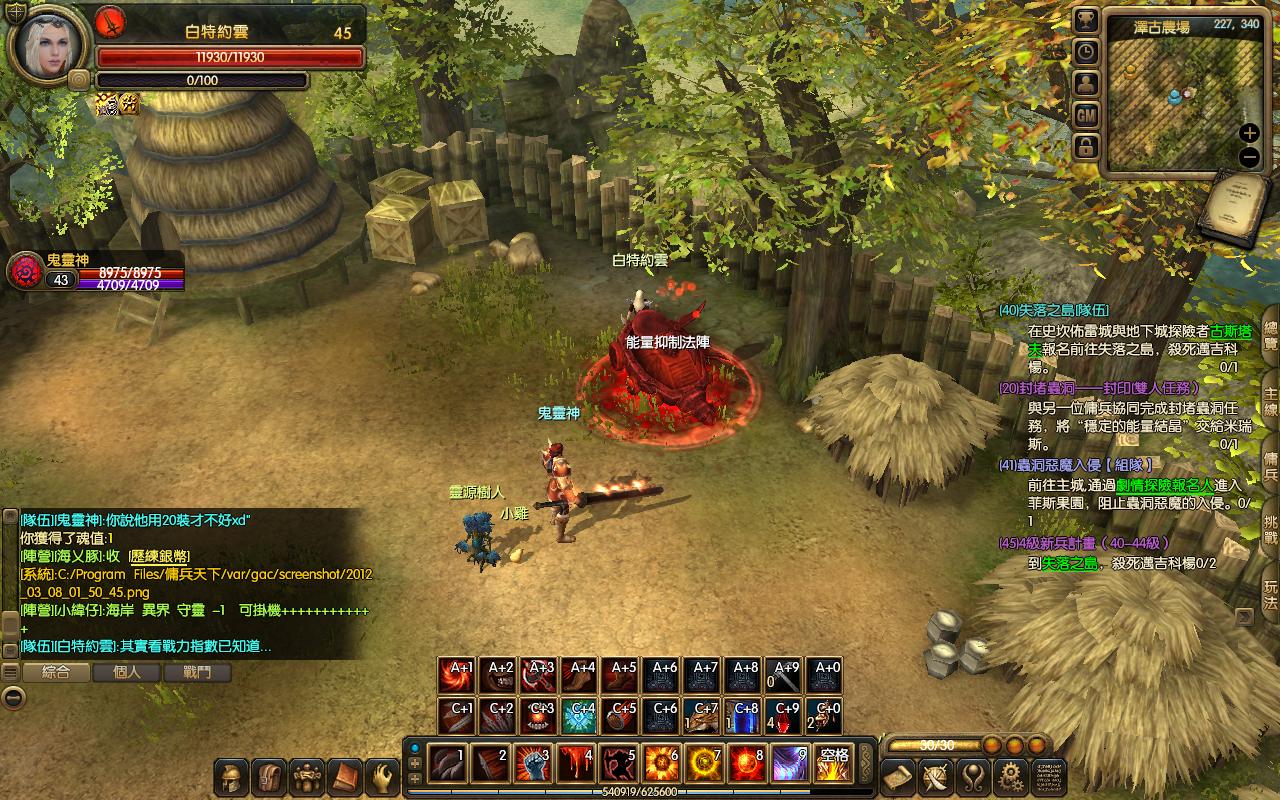Open the helmet character menu icon
Viewport: 1280px width, 800px height.
pyautogui.click(x=232, y=776)
